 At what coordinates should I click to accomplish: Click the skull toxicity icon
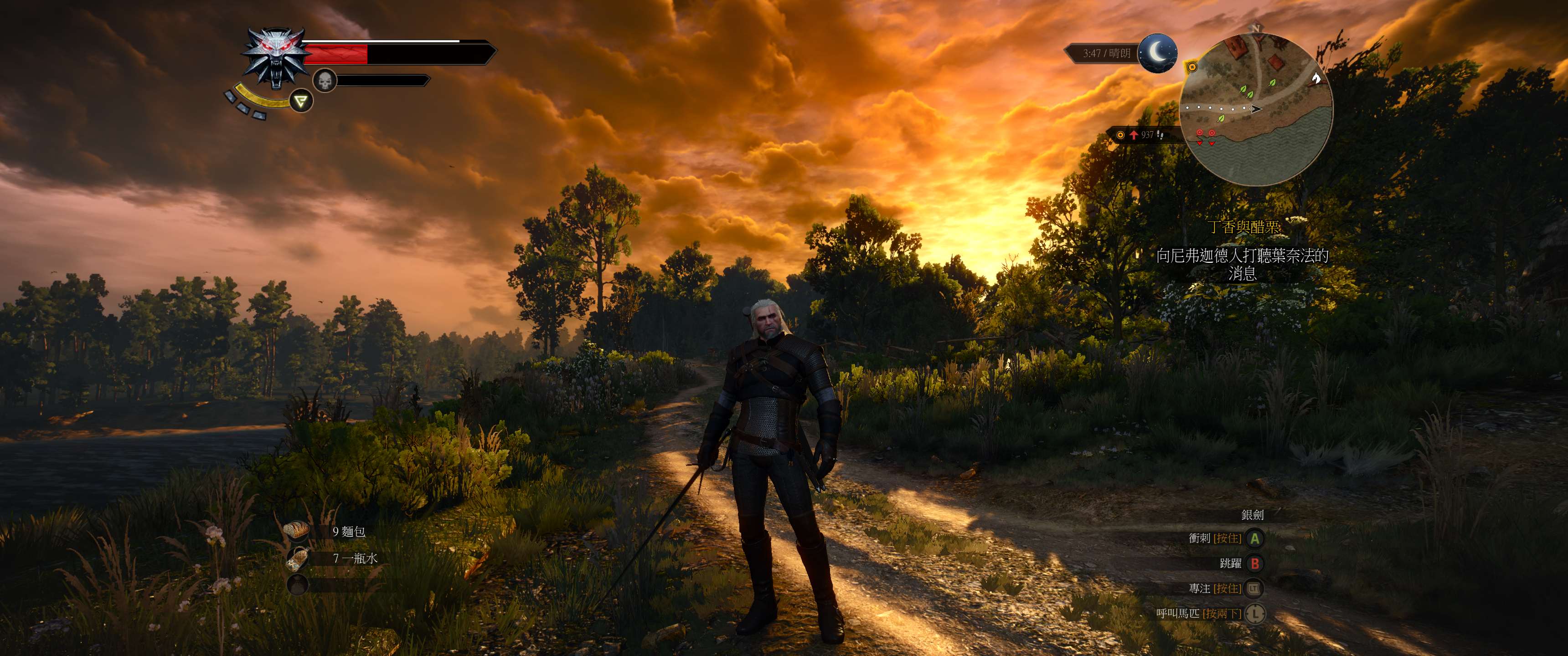click(325, 80)
